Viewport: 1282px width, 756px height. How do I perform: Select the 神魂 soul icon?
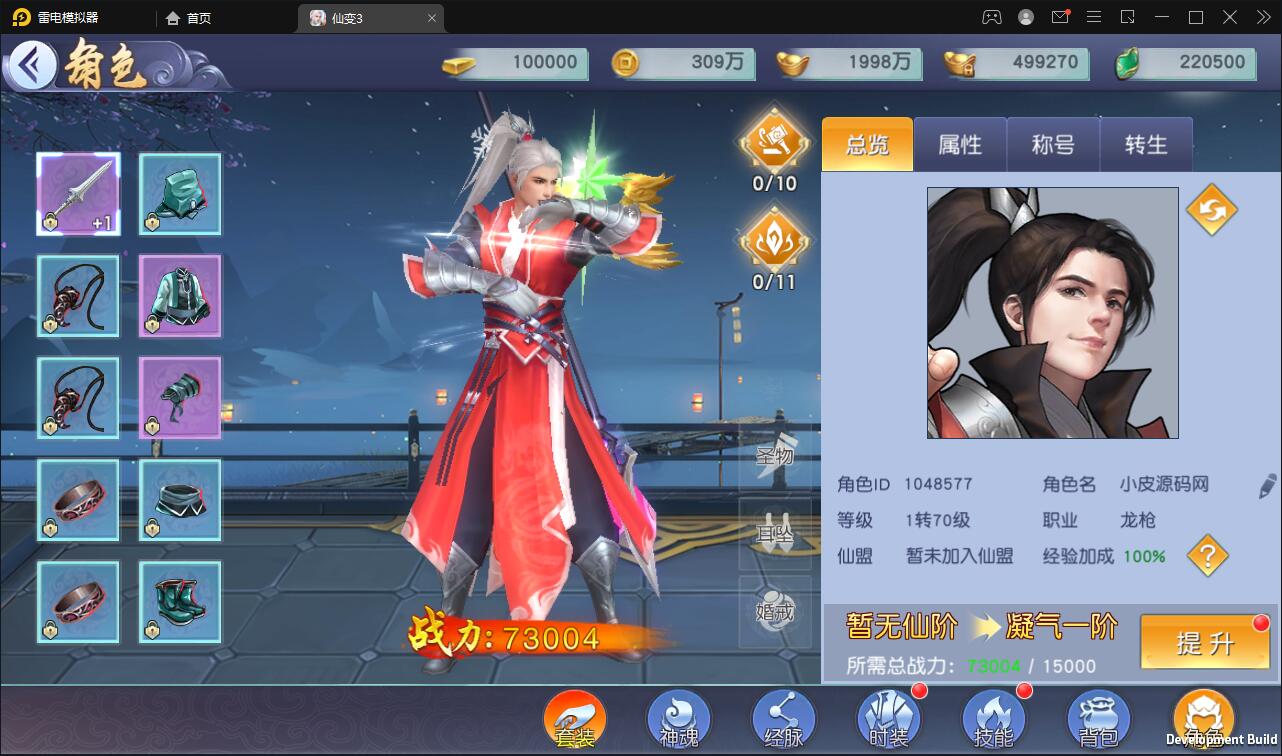(679, 718)
